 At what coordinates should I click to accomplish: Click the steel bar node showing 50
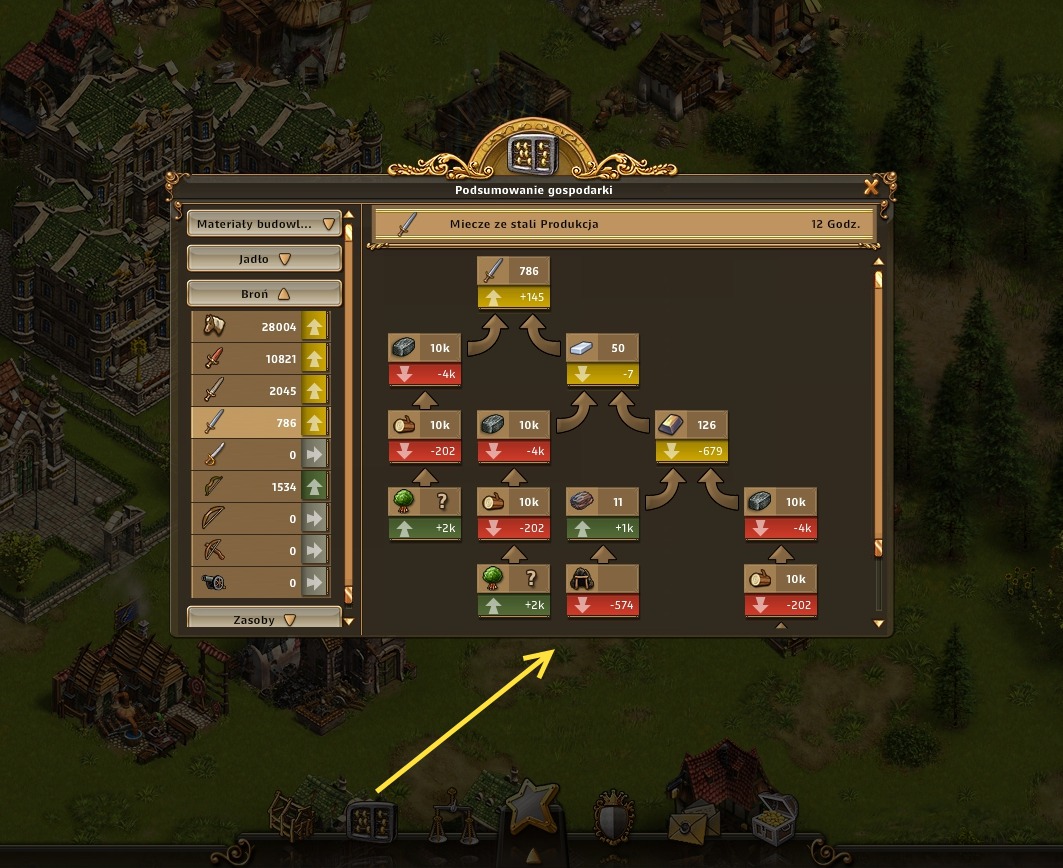click(x=602, y=348)
